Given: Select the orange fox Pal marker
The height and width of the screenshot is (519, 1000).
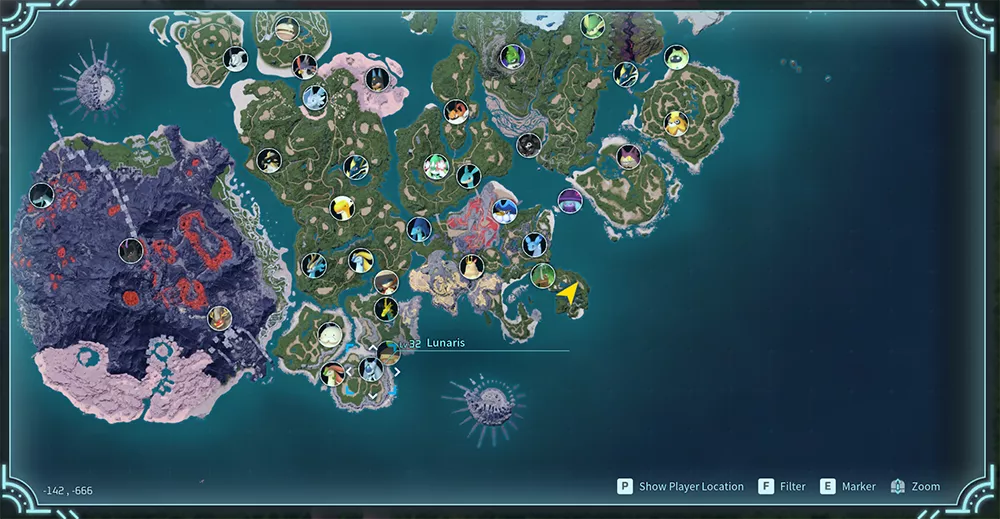Looking at the screenshot, I should tap(456, 111).
